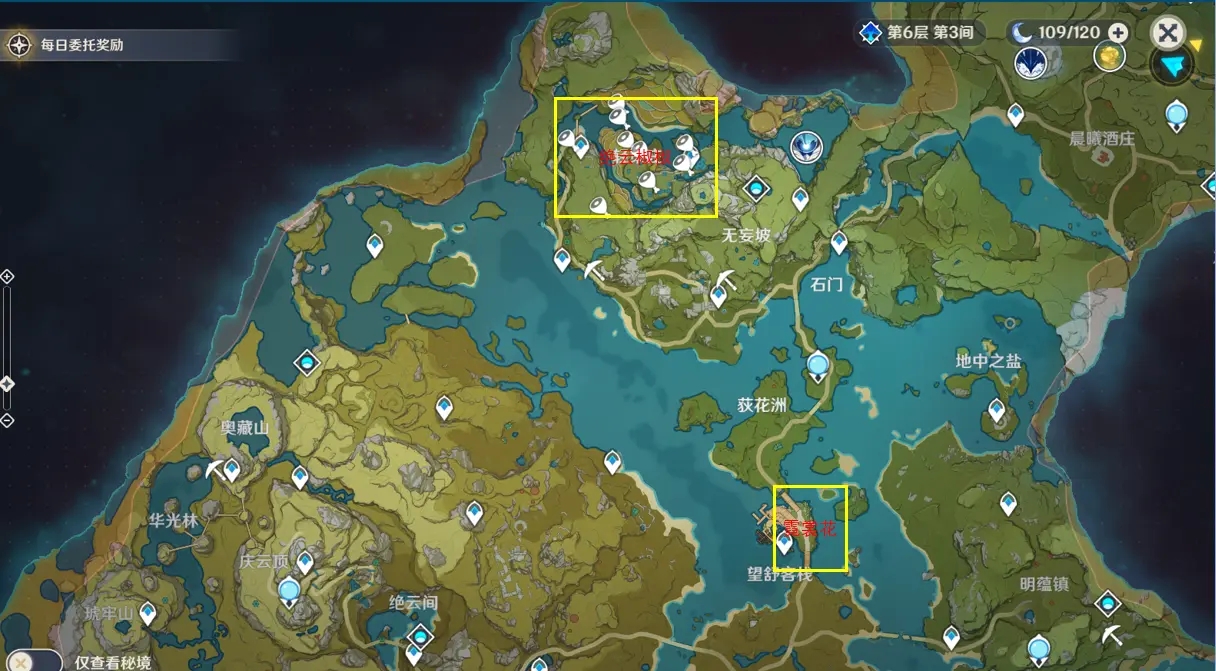Image resolution: width=1216 pixels, height=671 pixels.
Task: Zoom out the map with the minus button
Action: tap(7, 420)
